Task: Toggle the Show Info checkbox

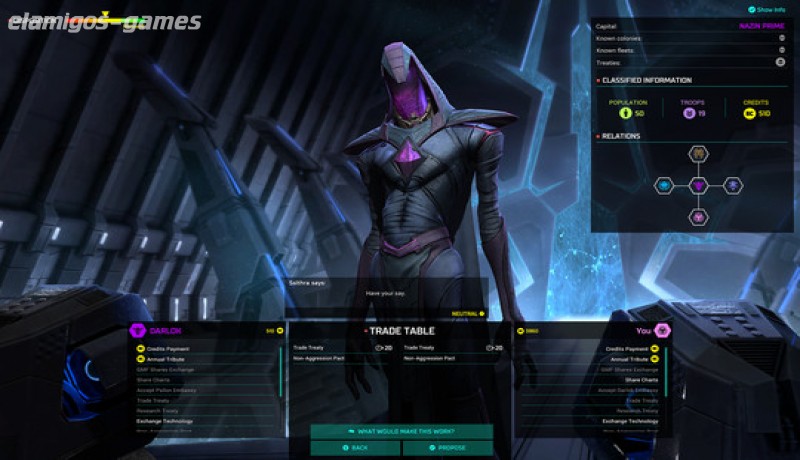Action: [752, 9]
